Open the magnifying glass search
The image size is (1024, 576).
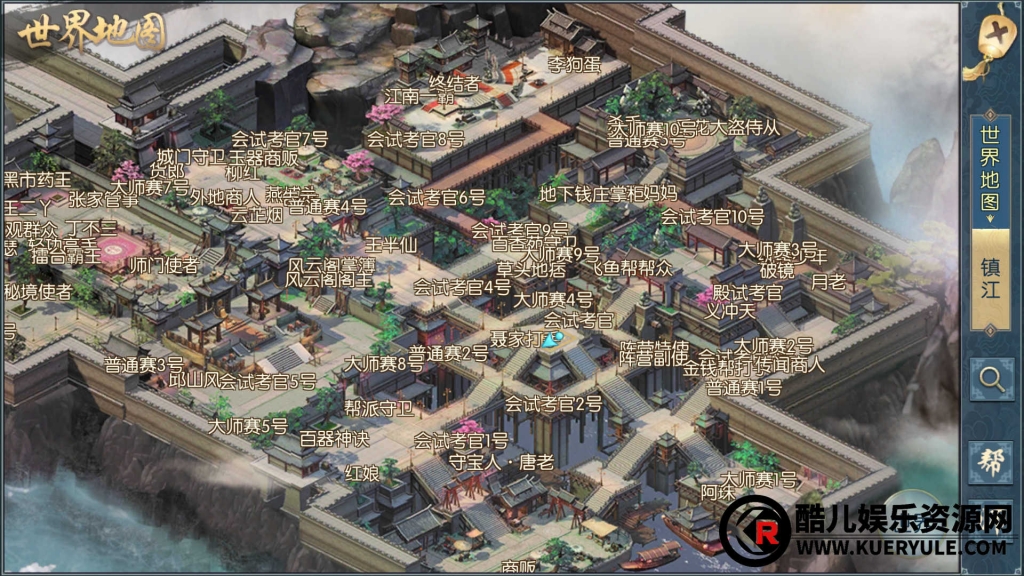click(x=991, y=378)
